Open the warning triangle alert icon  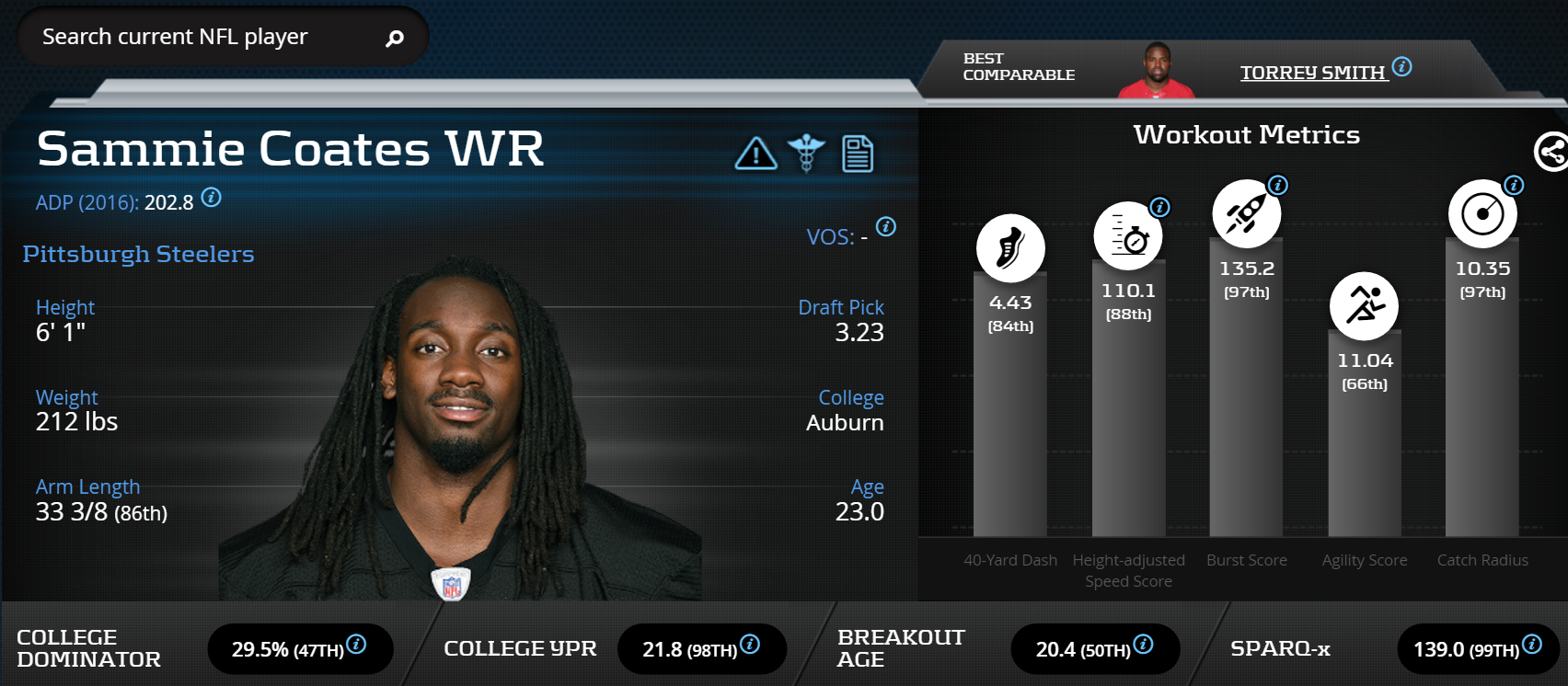755,154
